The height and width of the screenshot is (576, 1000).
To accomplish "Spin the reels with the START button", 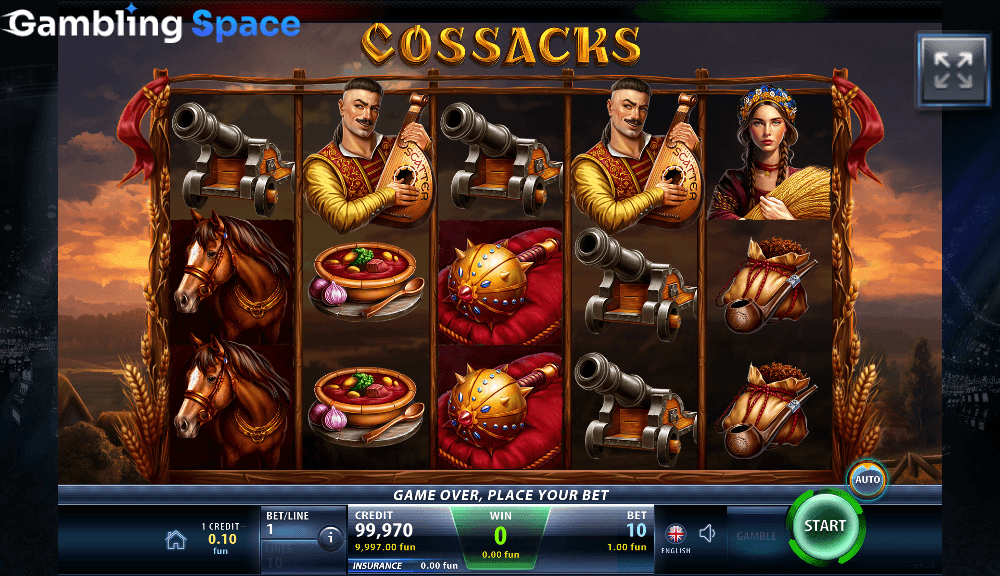I will tap(824, 526).
